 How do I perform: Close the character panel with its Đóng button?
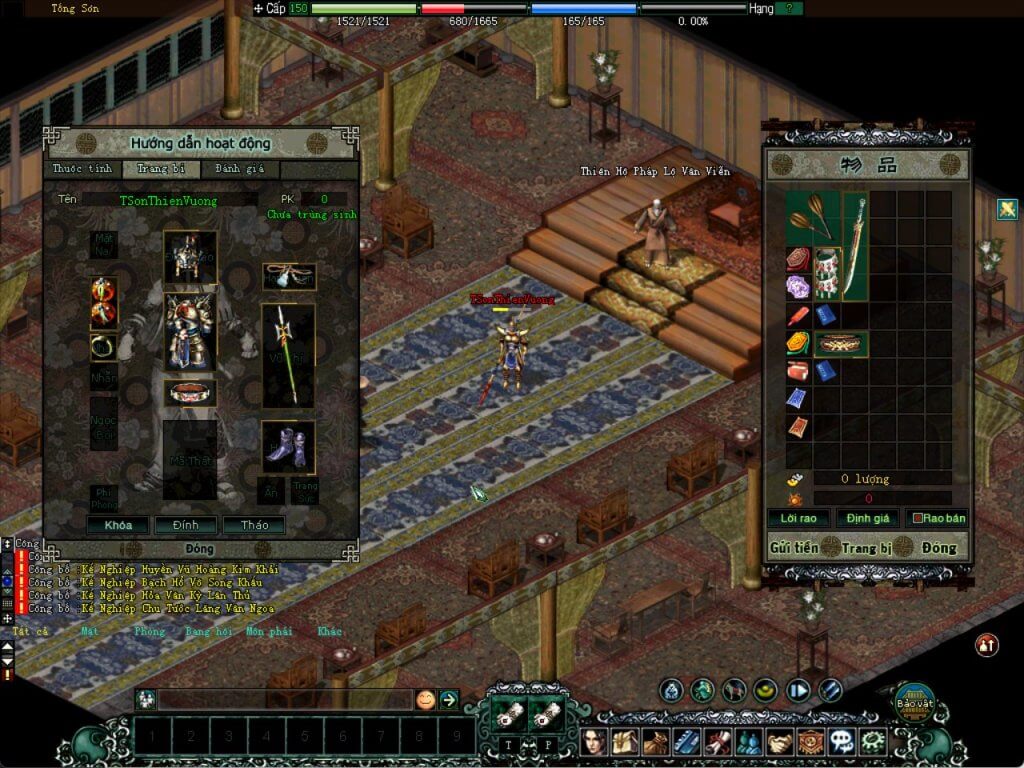pyautogui.click(x=200, y=549)
